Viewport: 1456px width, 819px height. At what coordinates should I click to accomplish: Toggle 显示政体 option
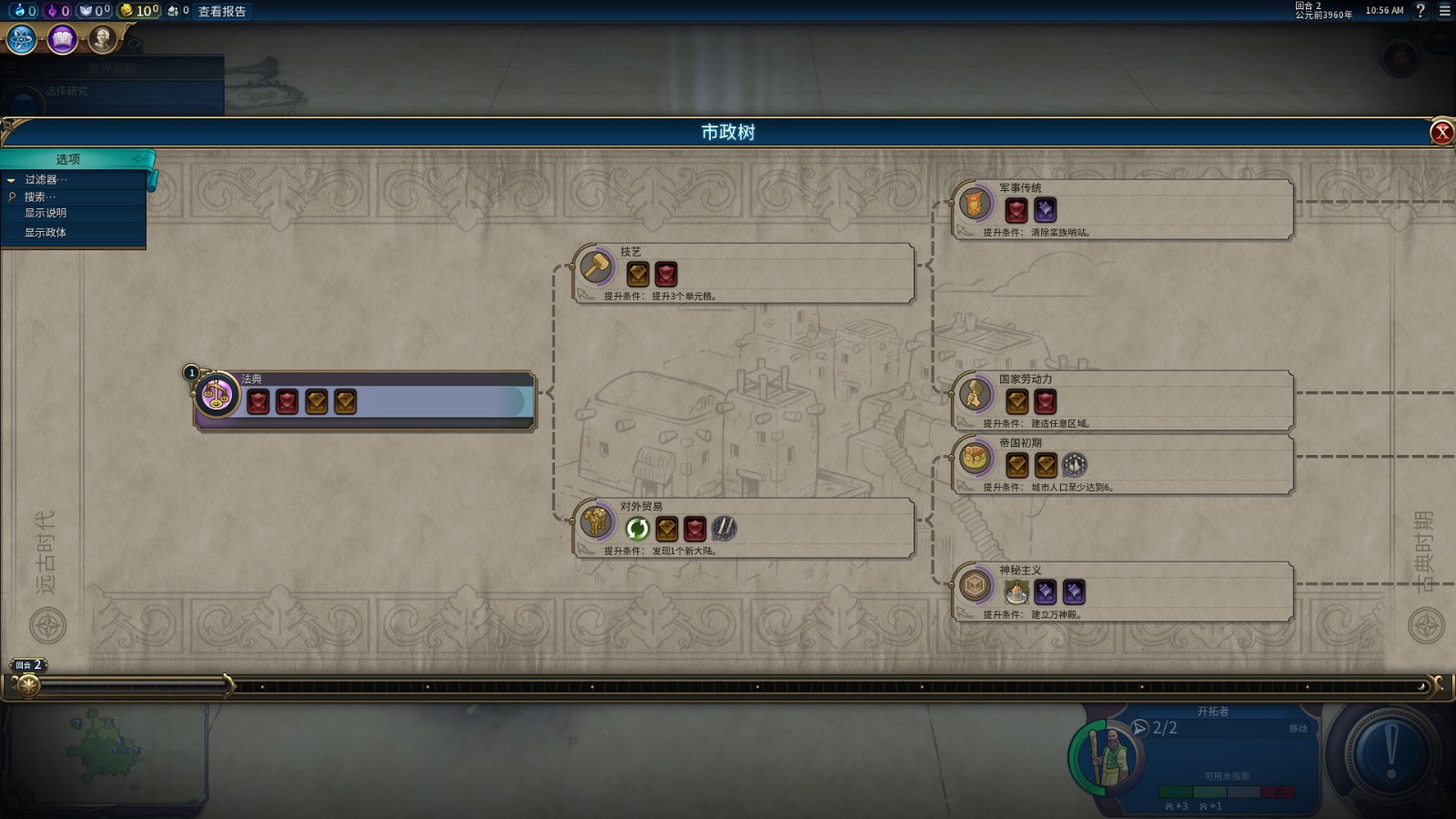click(45, 233)
